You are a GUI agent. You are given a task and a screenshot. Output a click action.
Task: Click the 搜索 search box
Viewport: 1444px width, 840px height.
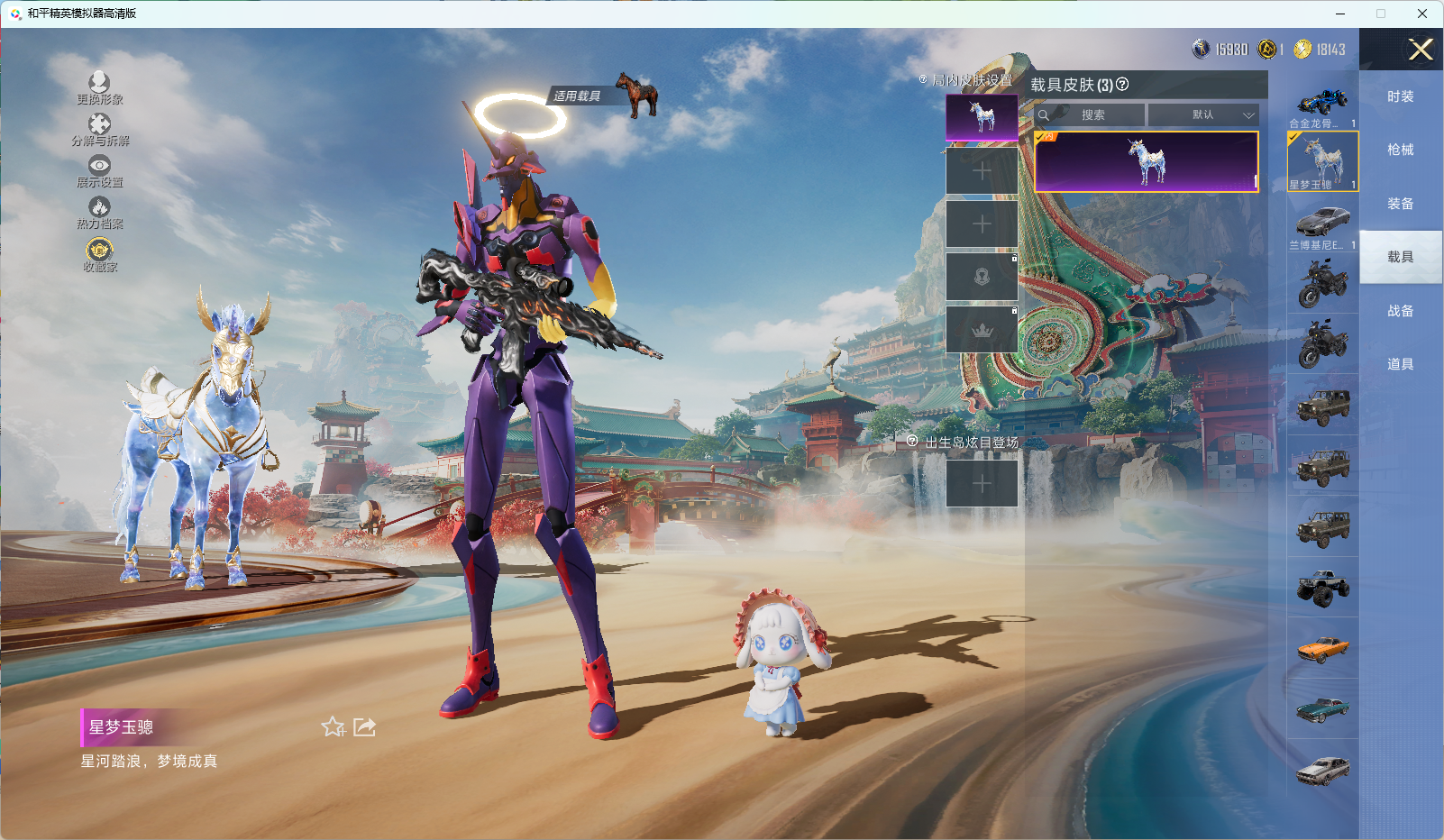[x=1092, y=115]
